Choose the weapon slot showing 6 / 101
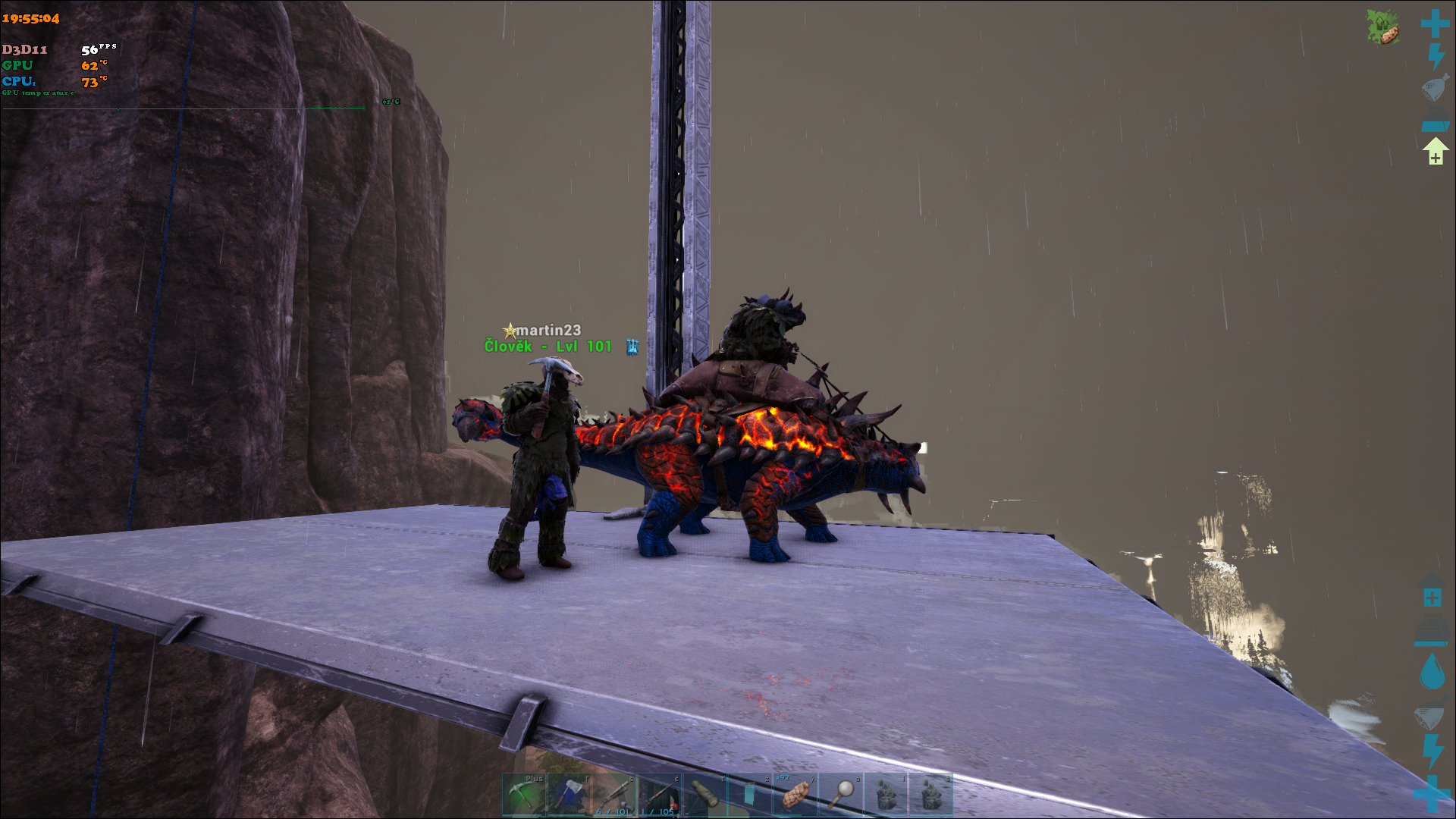Image resolution: width=1456 pixels, height=819 pixels. click(x=614, y=795)
